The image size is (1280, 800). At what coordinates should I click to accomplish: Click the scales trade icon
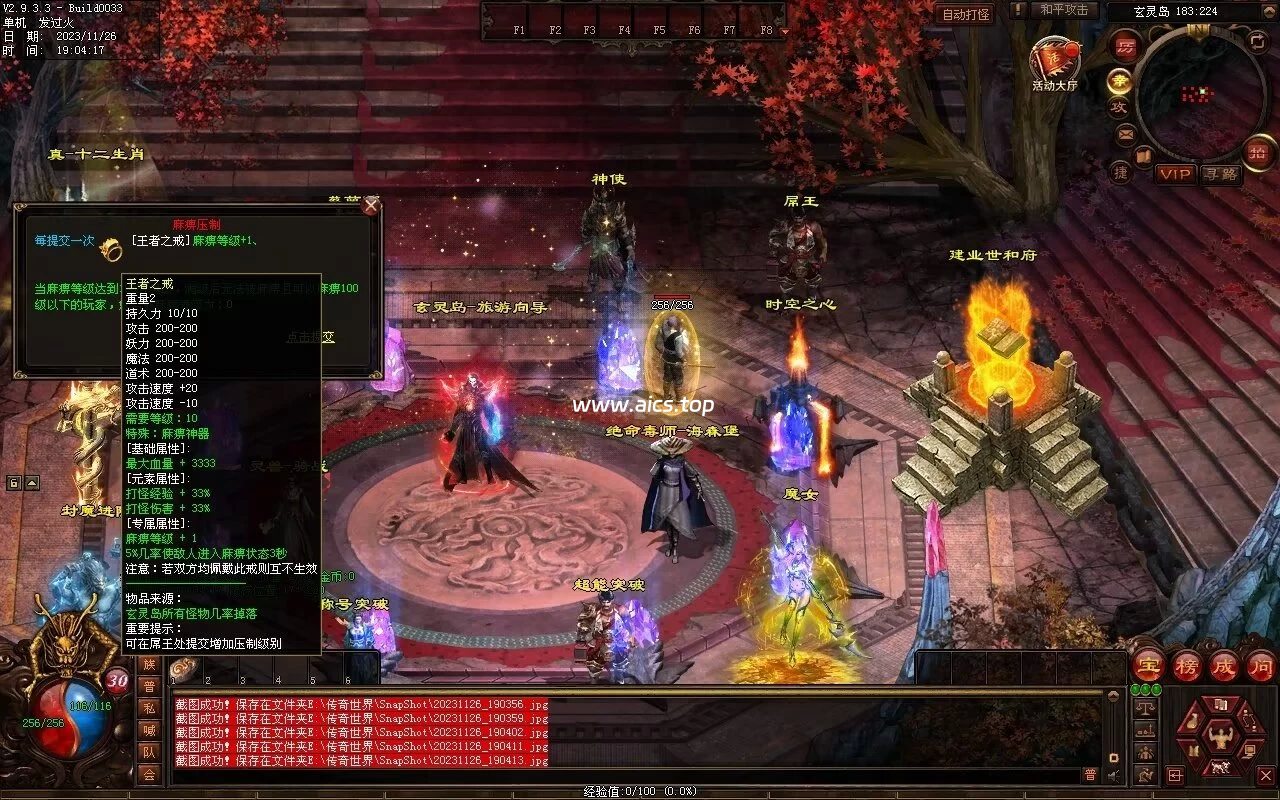point(1146,707)
